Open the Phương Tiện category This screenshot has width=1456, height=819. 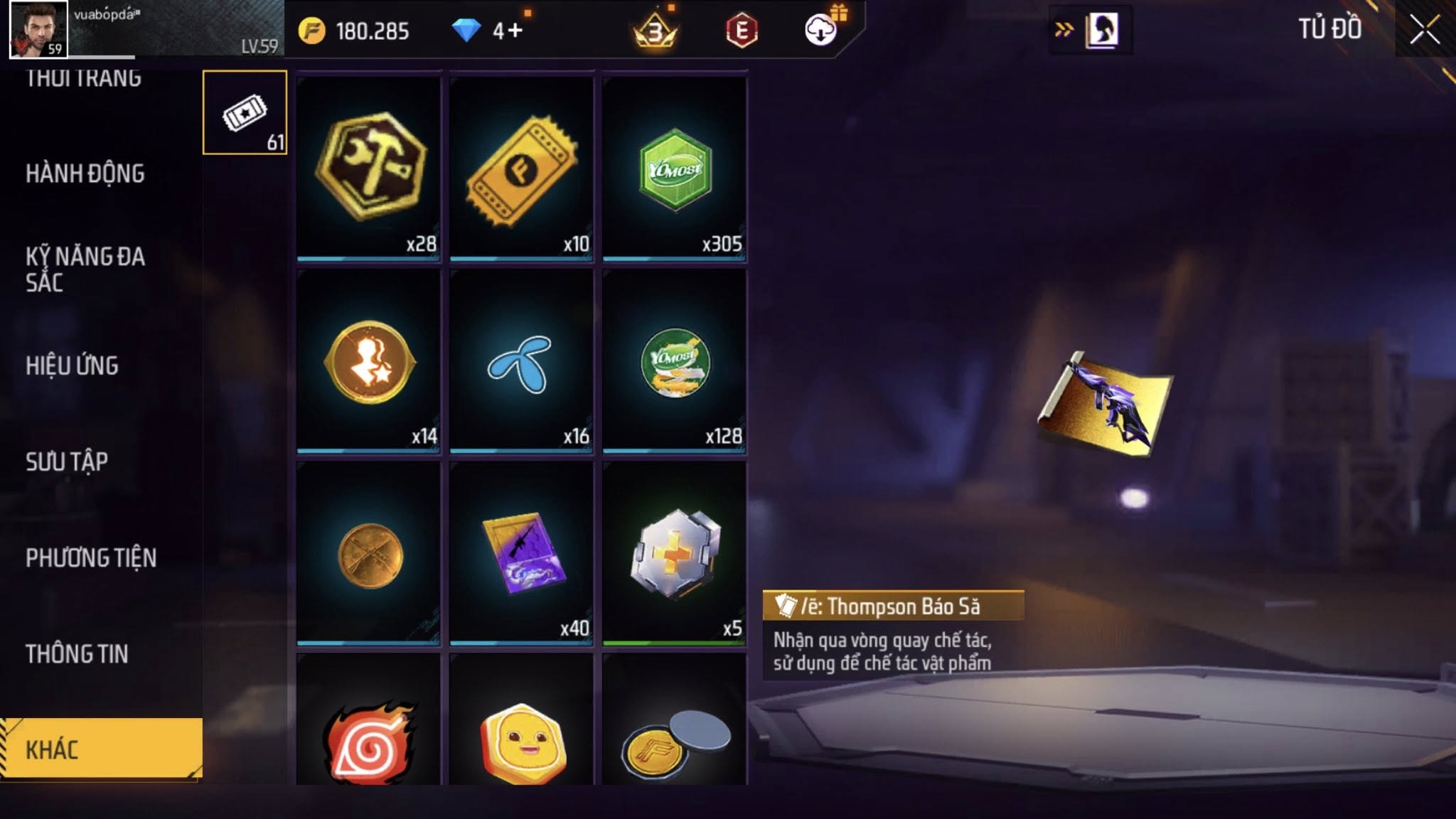[x=91, y=557]
